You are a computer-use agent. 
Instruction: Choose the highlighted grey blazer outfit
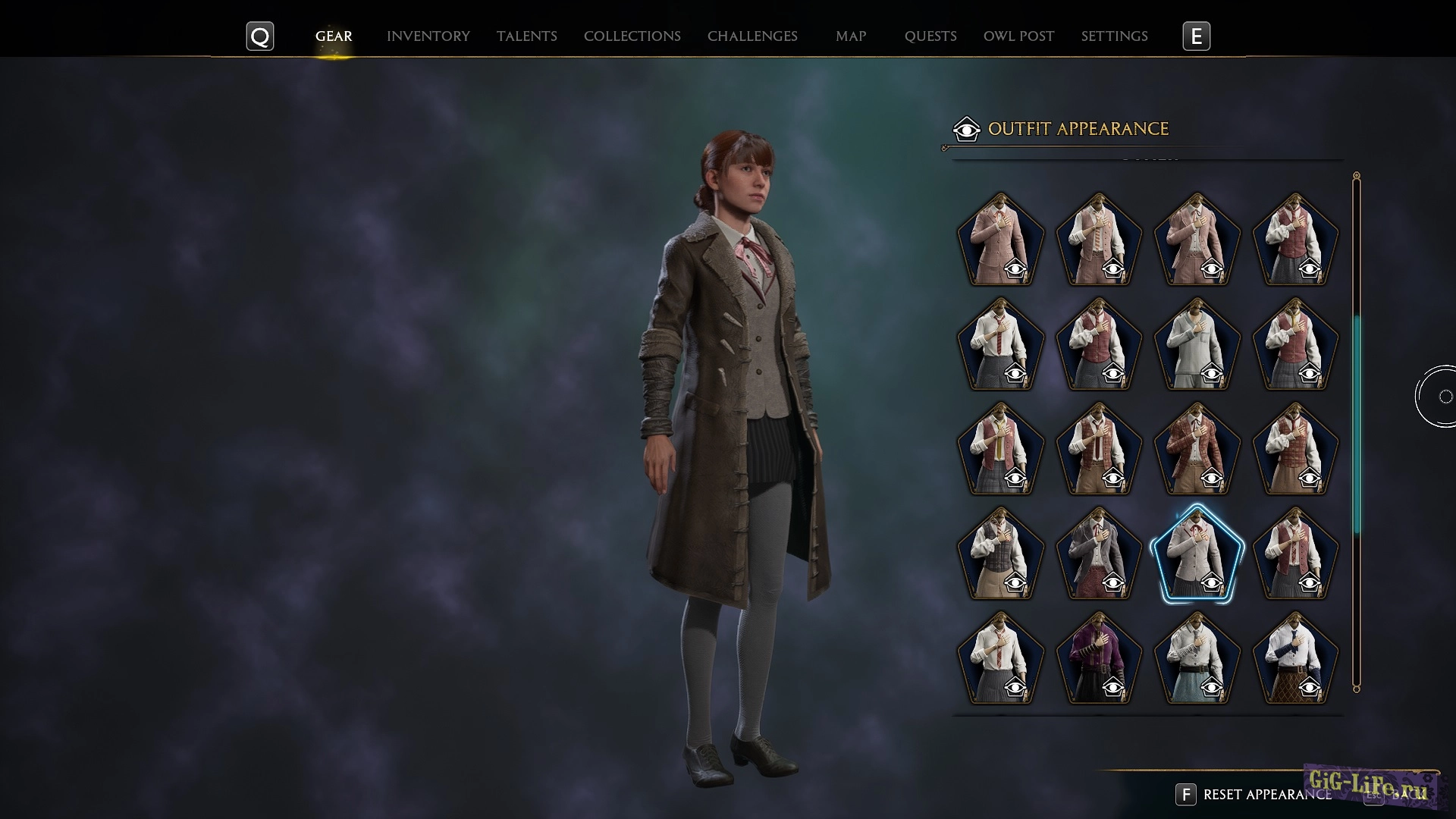[x=1197, y=554]
